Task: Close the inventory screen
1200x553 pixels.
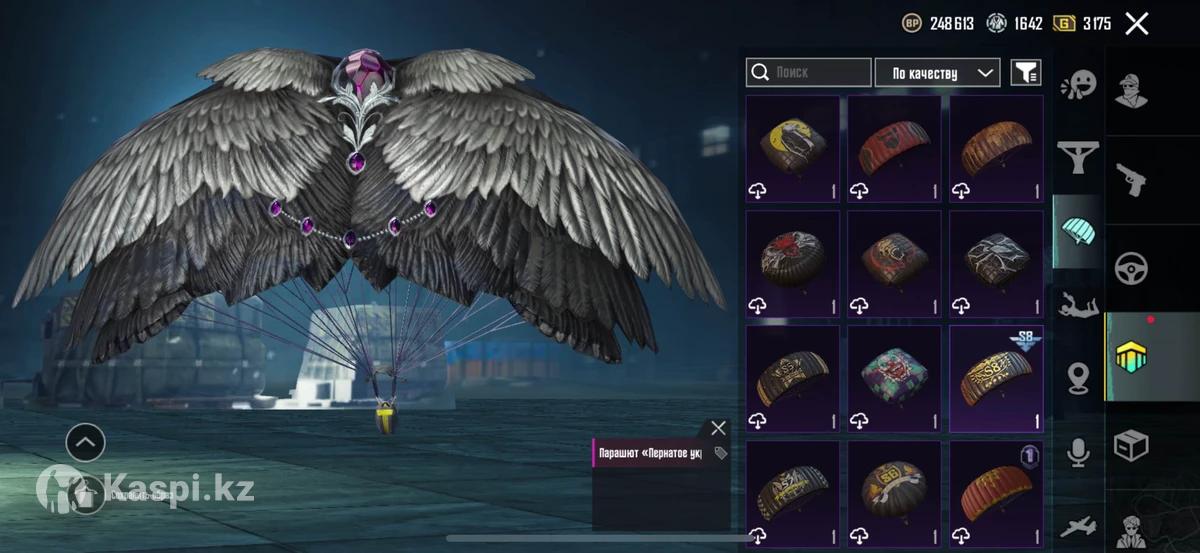Action: [x=1136, y=24]
